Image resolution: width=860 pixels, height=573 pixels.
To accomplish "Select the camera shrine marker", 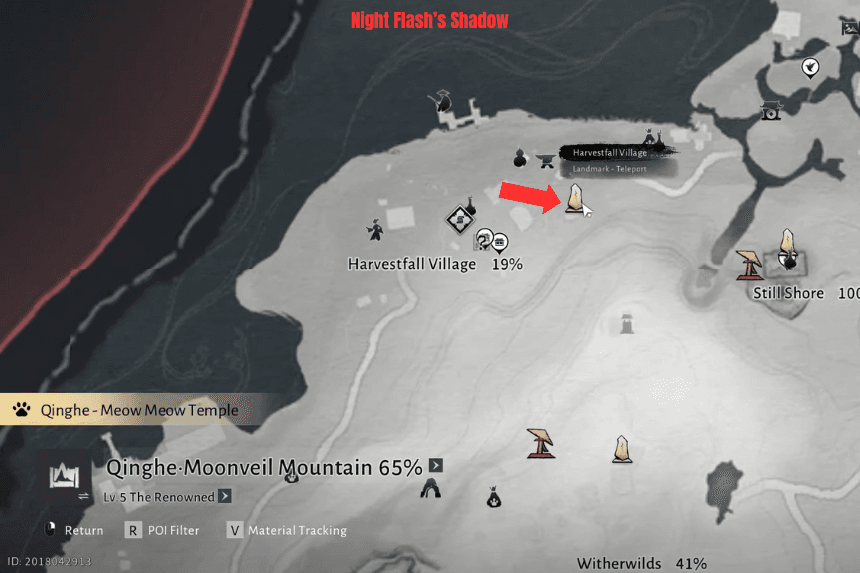I will pyautogui.click(x=770, y=110).
